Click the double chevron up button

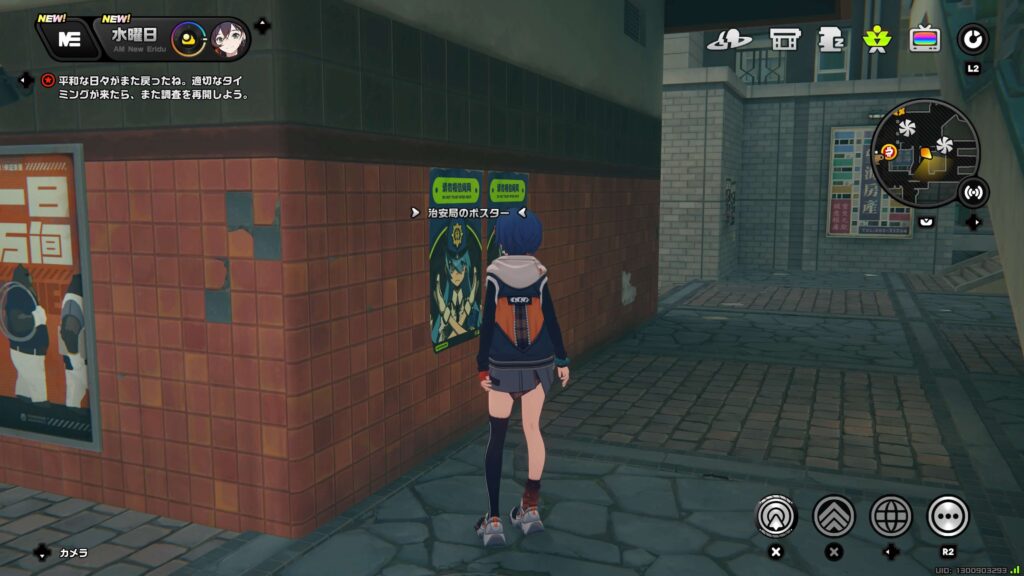click(833, 516)
